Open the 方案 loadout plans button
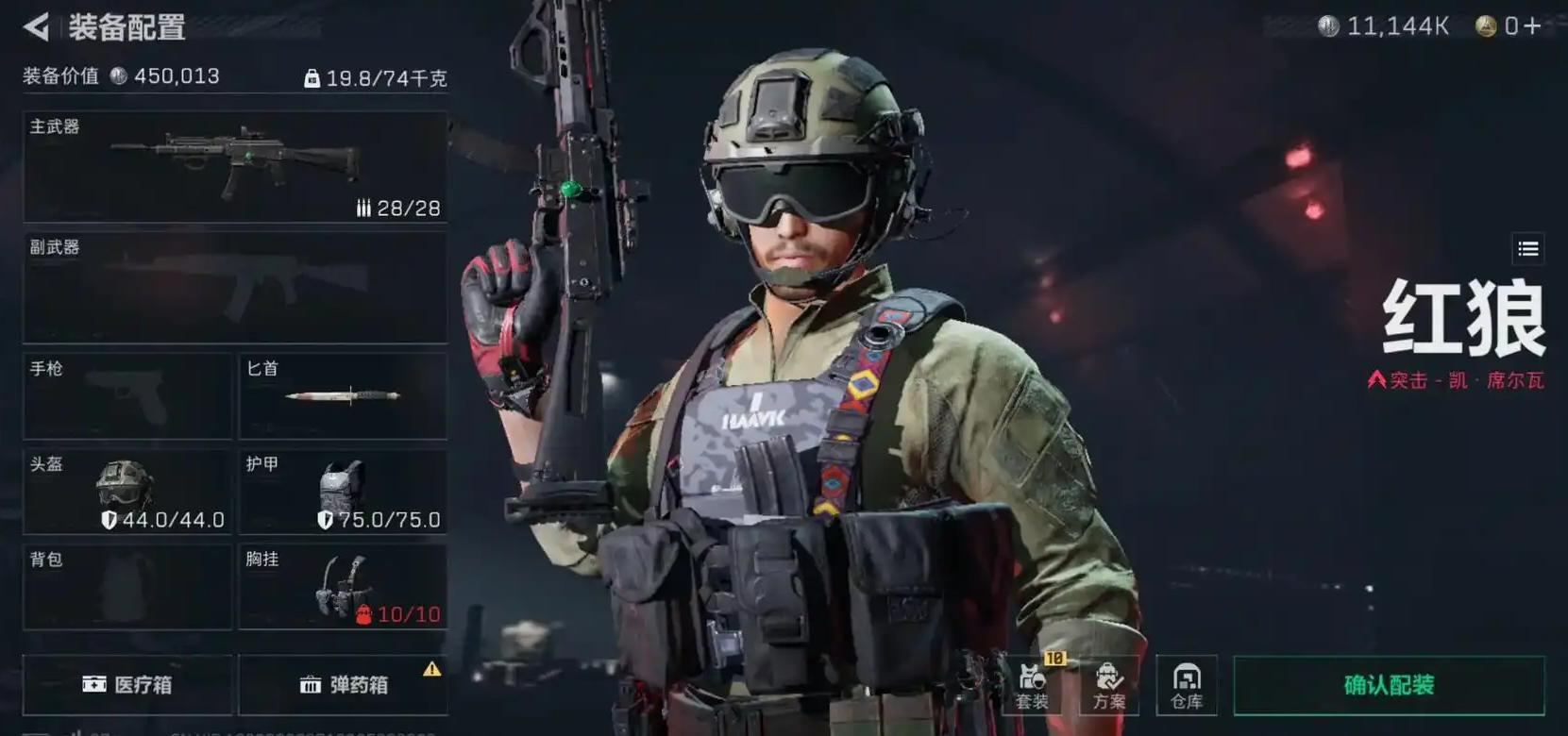Image resolution: width=1568 pixels, height=736 pixels. (1109, 685)
